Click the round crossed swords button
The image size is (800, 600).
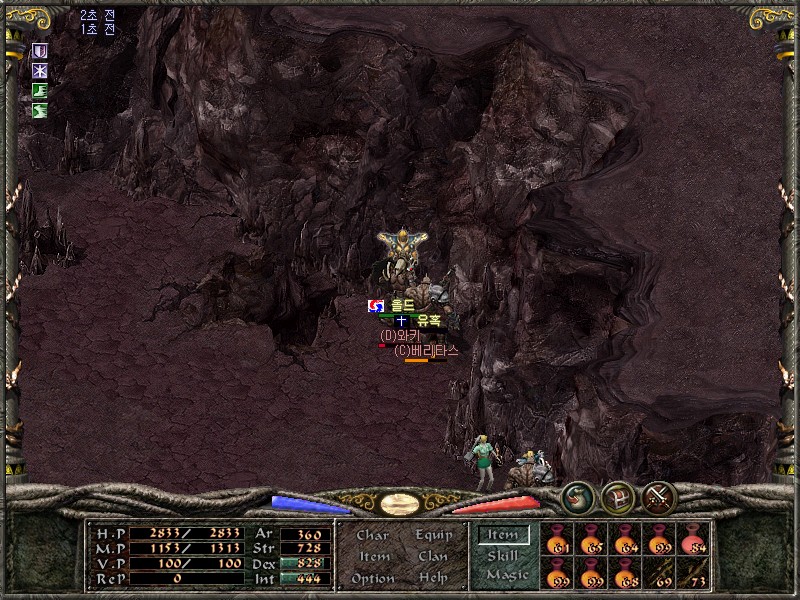pos(660,497)
